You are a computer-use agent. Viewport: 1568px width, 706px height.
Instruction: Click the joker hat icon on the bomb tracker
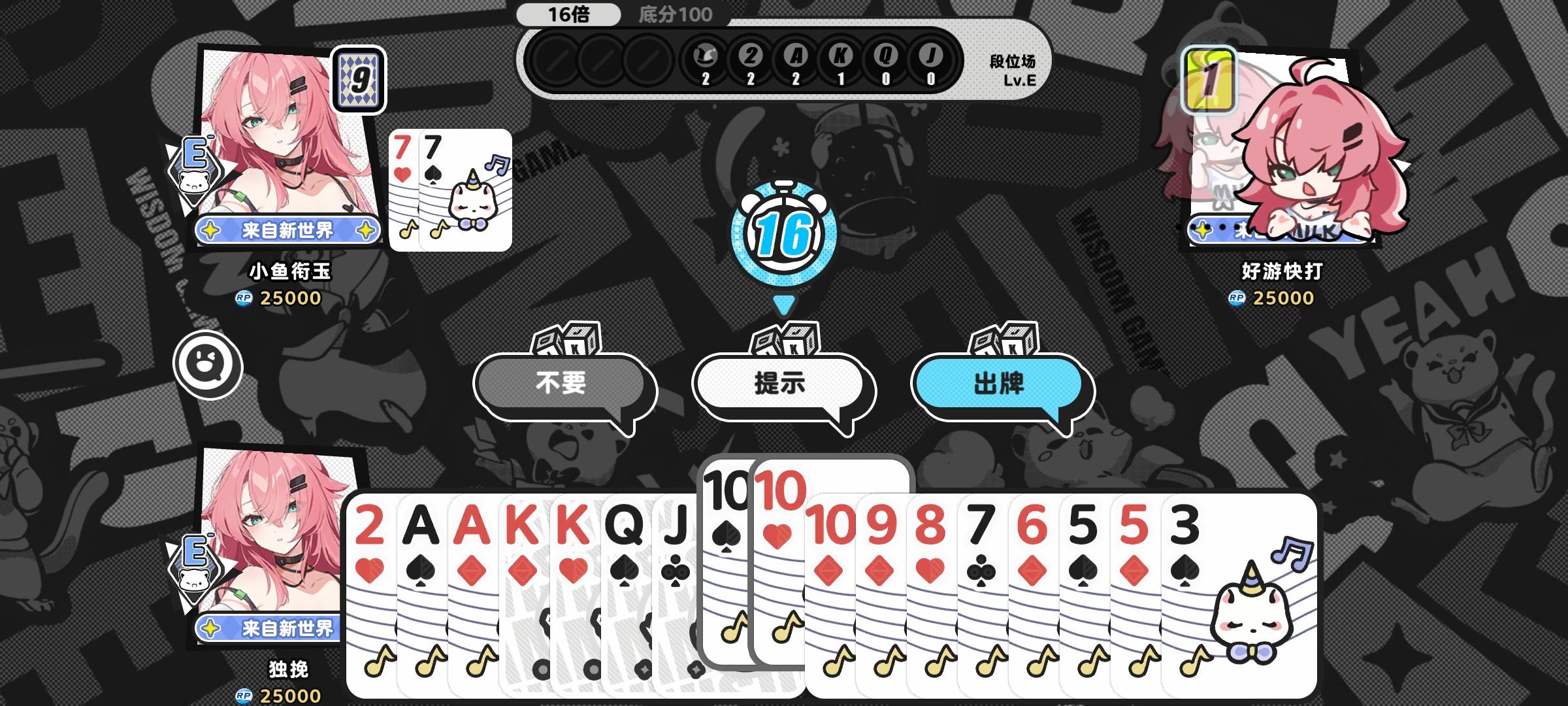click(708, 59)
